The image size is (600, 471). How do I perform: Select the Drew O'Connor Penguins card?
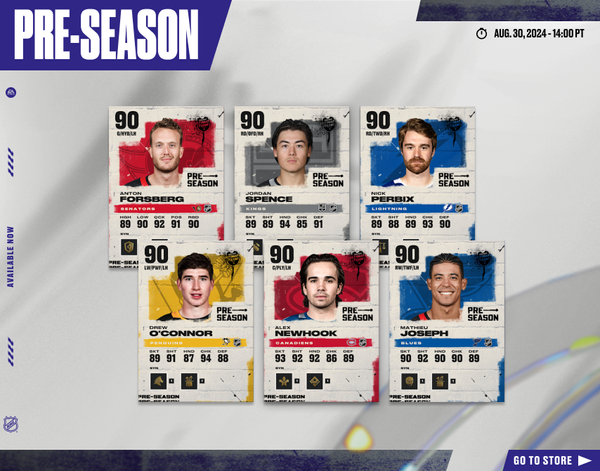pyautogui.click(x=195, y=320)
